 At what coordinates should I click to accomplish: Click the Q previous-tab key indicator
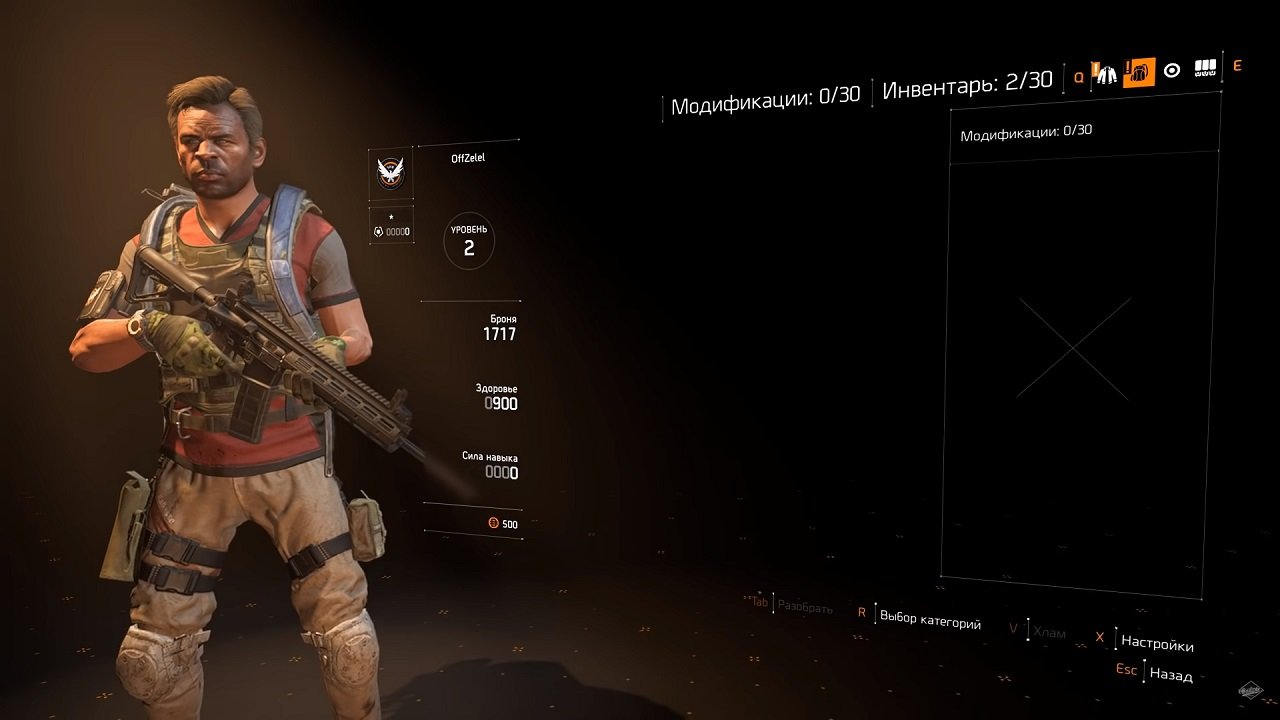[x=1079, y=75]
